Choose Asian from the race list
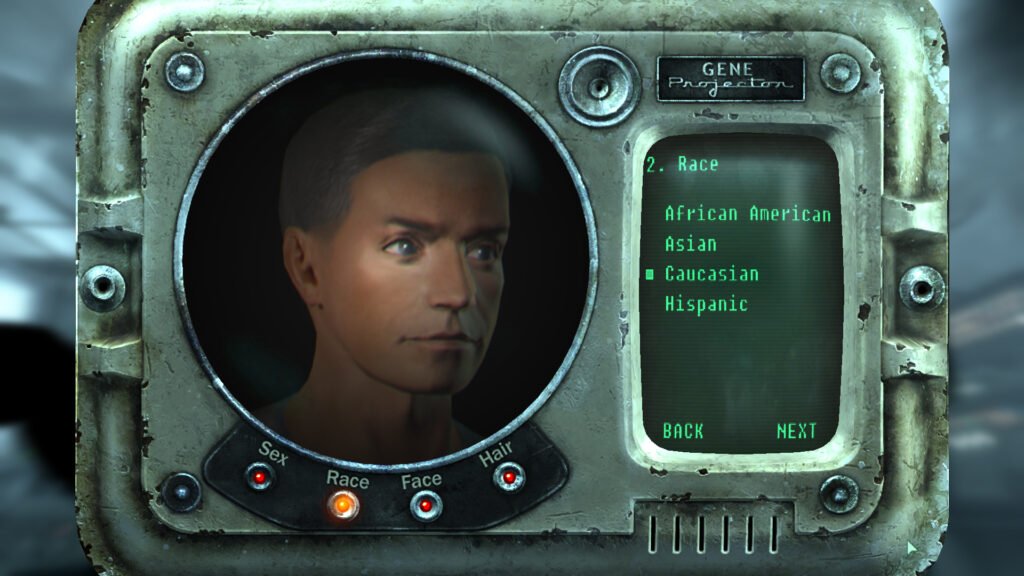Screen dimensions: 1024x576 tap(691, 244)
